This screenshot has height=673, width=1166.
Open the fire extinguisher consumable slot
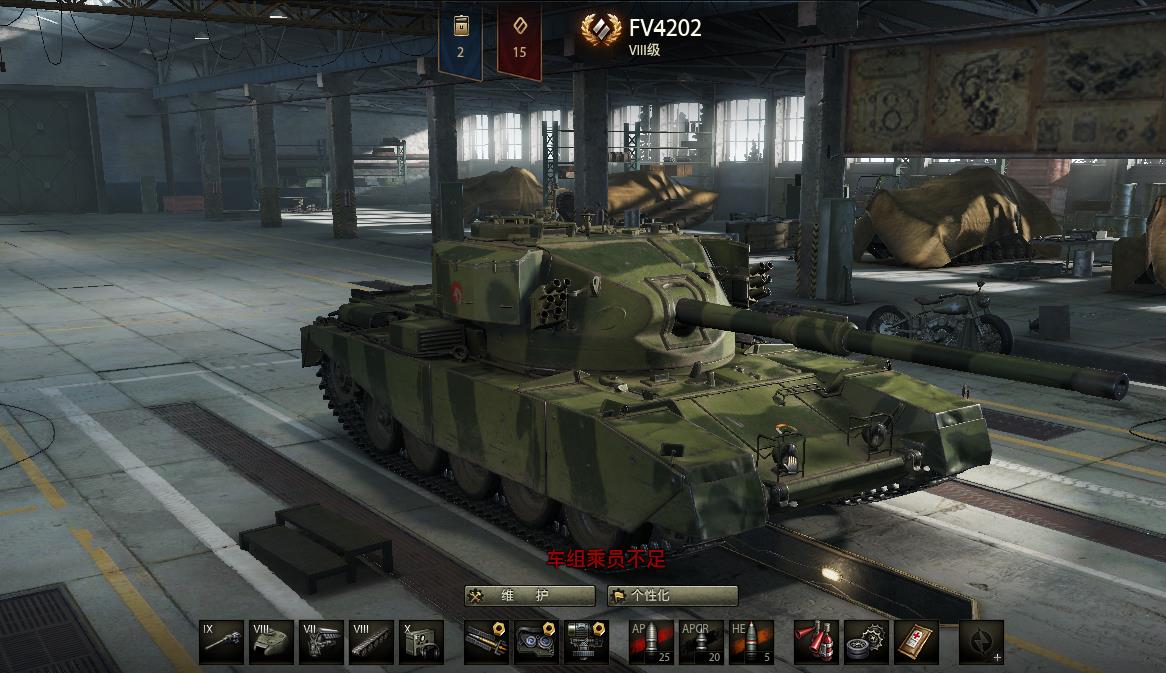pos(816,642)
